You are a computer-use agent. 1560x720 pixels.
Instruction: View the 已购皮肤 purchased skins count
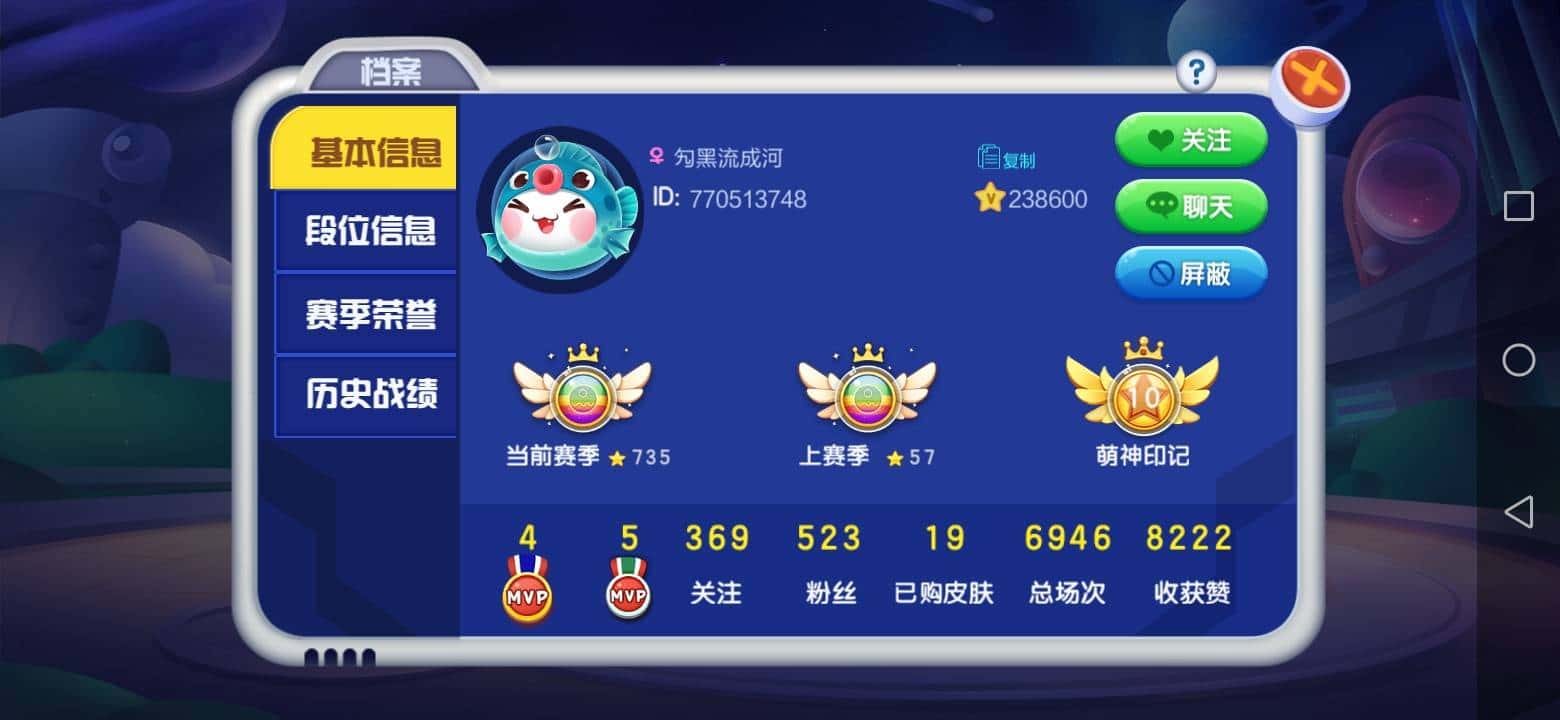[941, 565]
